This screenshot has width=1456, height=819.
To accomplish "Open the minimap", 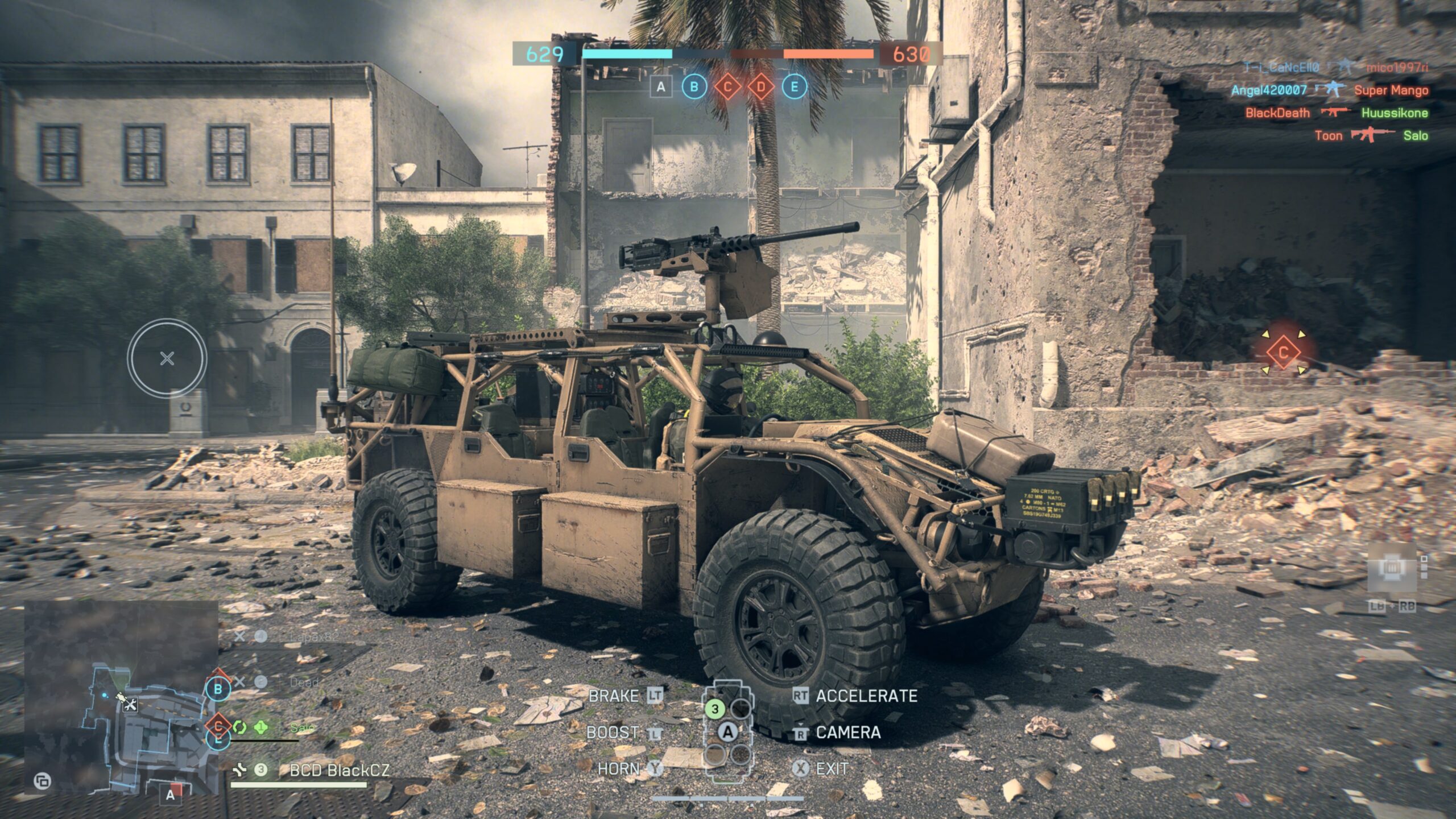I will (121, 697).
